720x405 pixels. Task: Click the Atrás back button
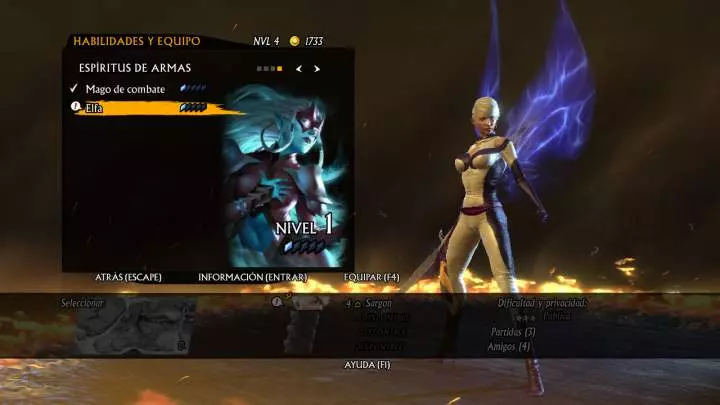click(128, 277)
